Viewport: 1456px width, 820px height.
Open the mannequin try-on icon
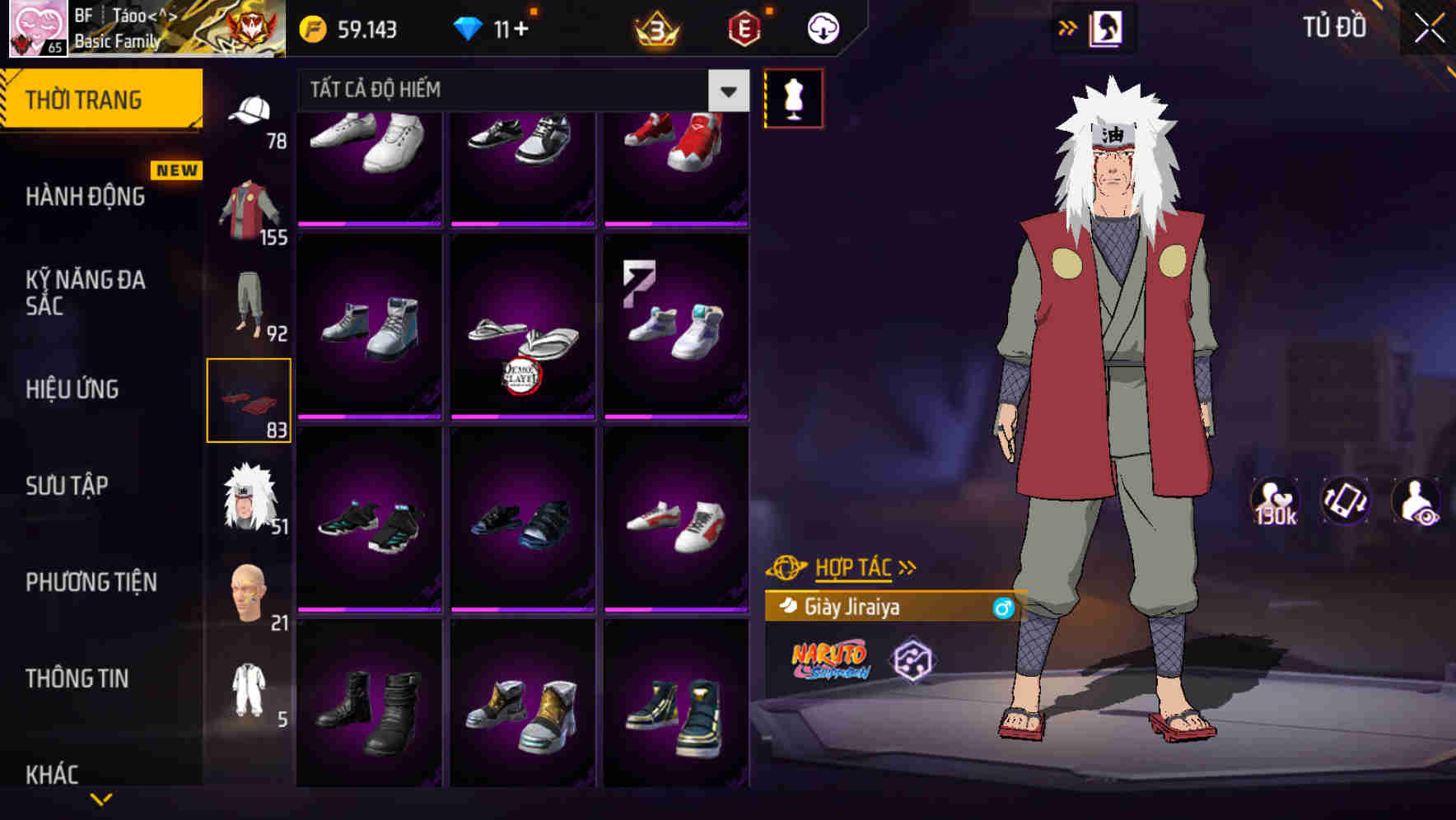(x=793, y=99)
